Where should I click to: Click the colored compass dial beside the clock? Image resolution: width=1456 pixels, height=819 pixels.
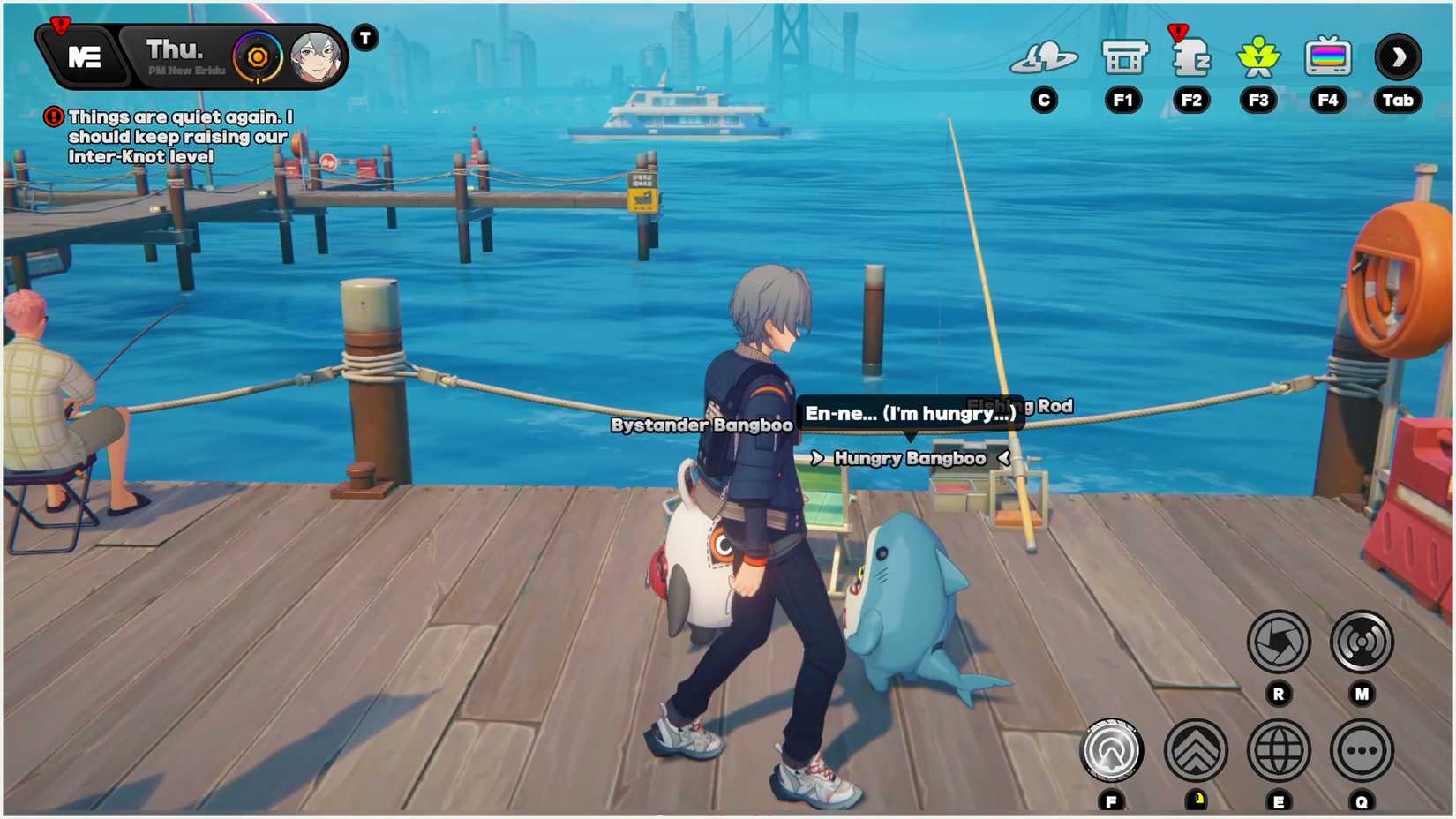pyautogui.click(x=257, y=56)
